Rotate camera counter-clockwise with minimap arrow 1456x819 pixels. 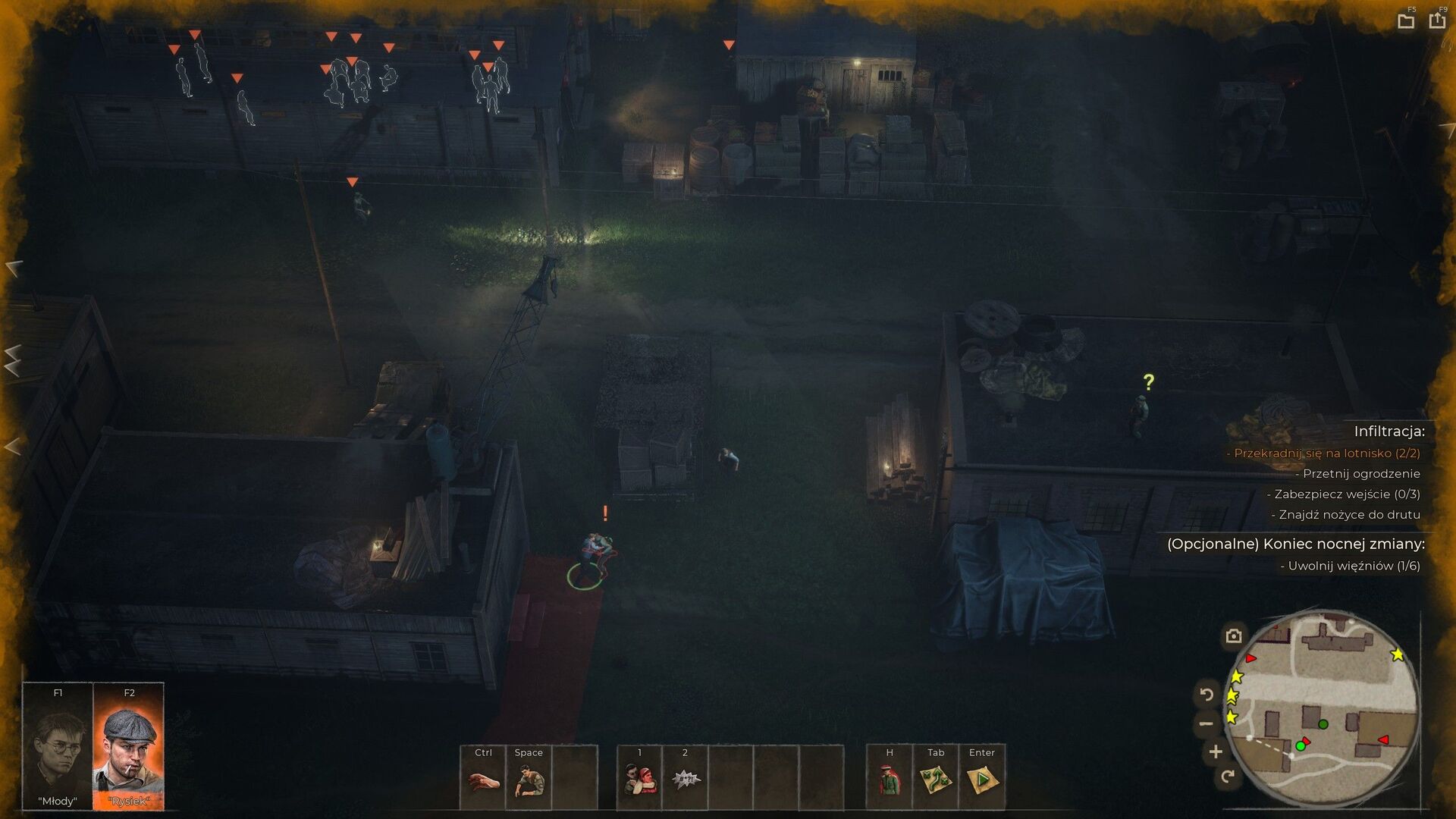click(1207, 694)
